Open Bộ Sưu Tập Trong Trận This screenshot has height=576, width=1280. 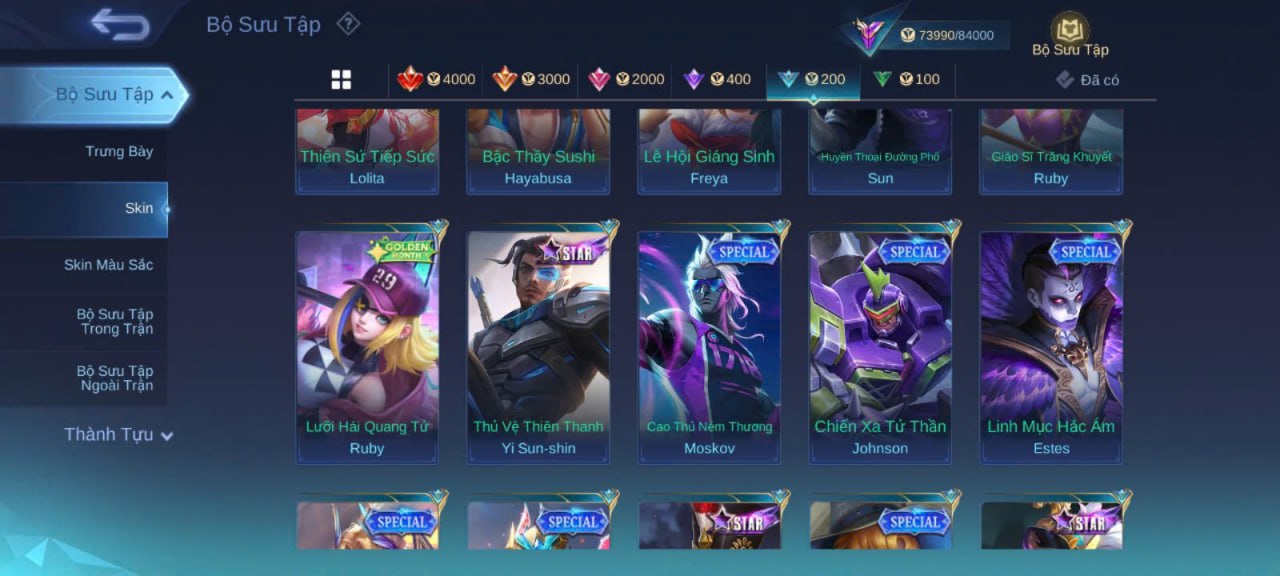coord(116,322)
